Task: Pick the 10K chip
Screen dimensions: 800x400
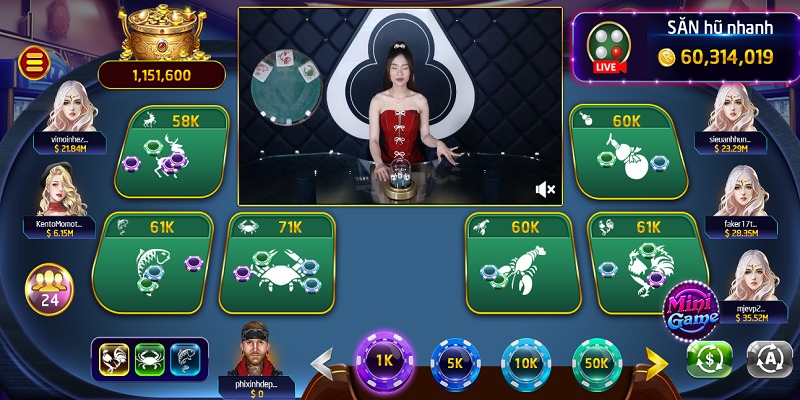Action: 526,364
